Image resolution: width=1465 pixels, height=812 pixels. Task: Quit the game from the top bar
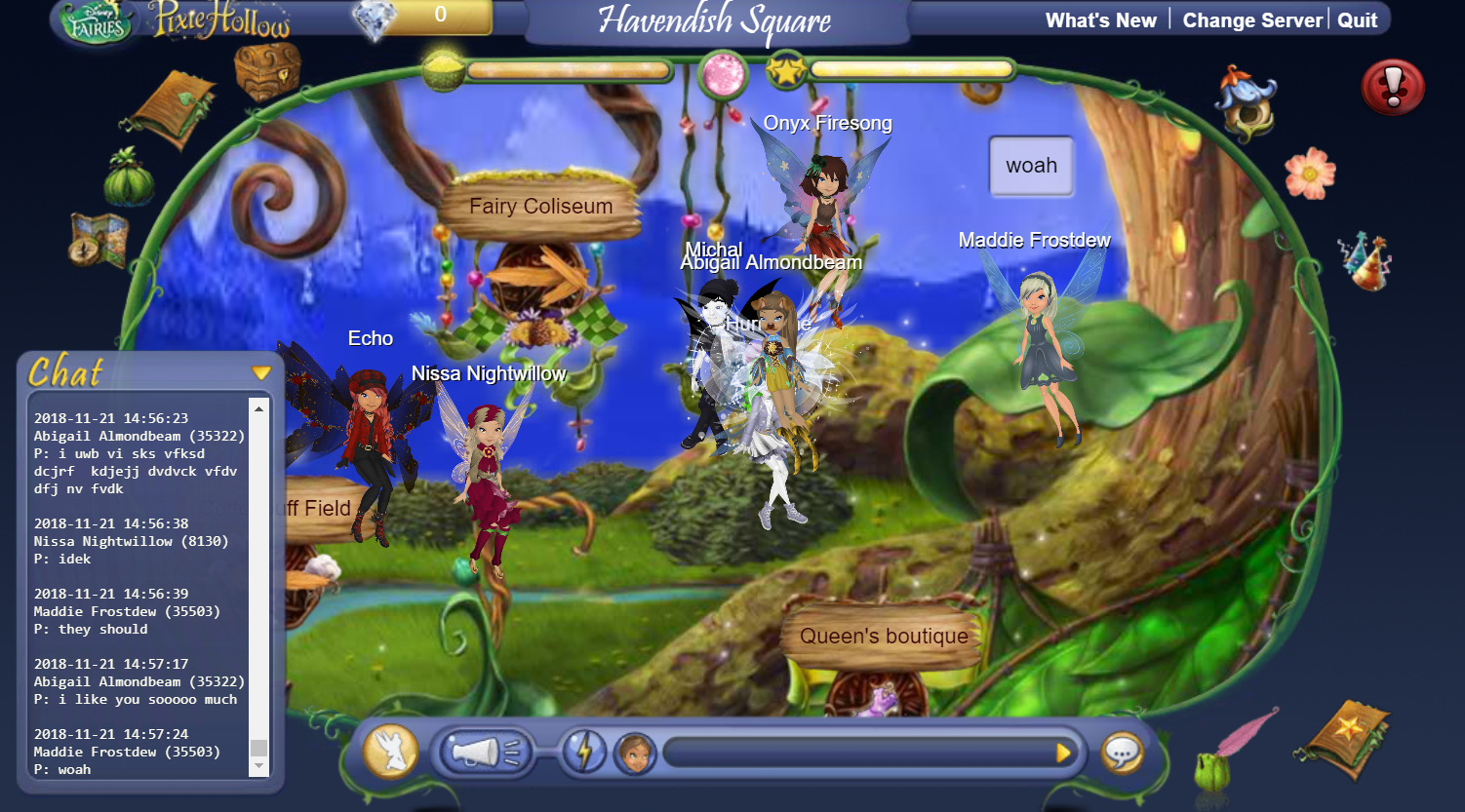[x=1357, y=20]
